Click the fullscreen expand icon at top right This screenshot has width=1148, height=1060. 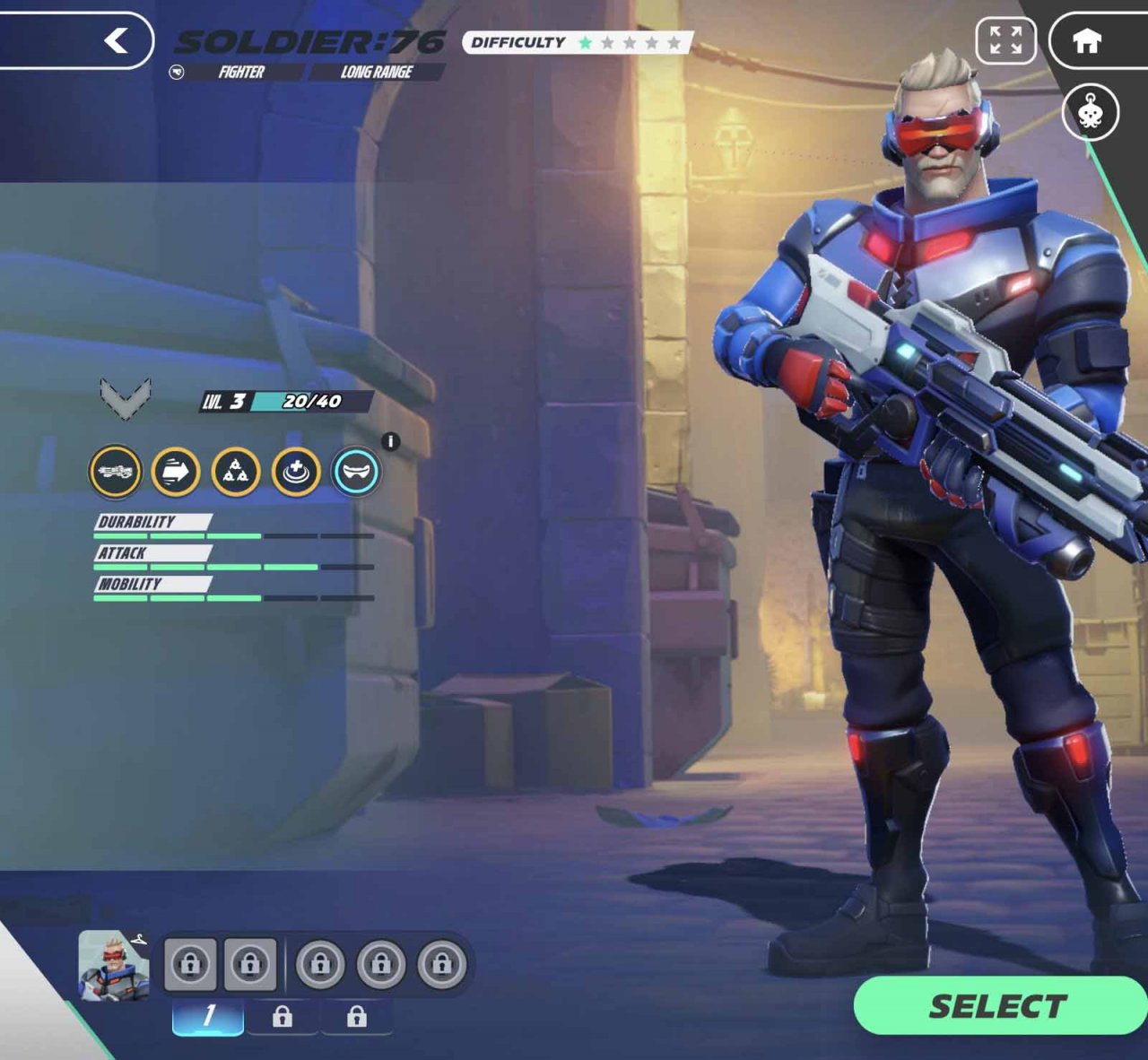pyautogui.click(x=1007, y=40)
